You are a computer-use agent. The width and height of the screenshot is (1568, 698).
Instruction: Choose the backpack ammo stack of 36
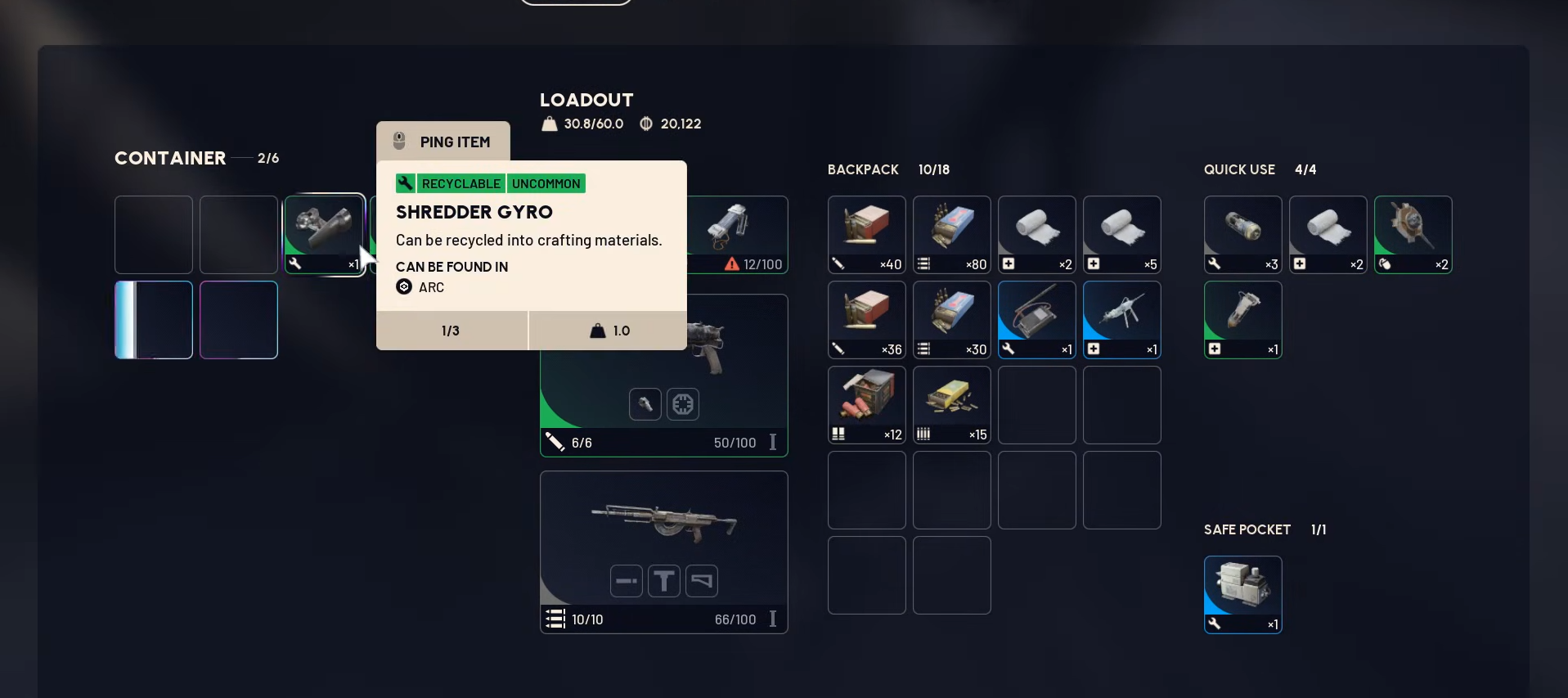point(866,319)
